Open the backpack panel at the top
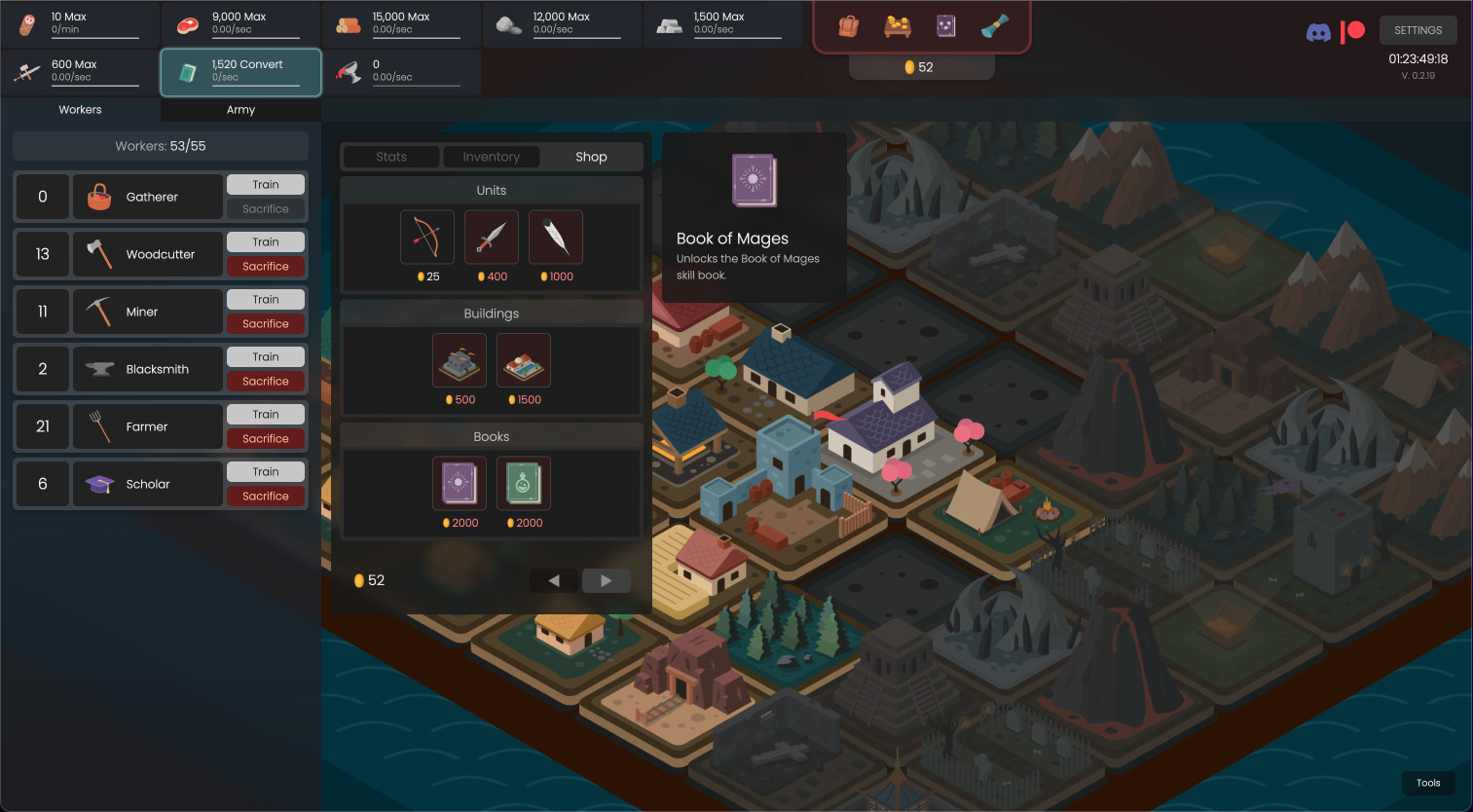 (847, 26)
